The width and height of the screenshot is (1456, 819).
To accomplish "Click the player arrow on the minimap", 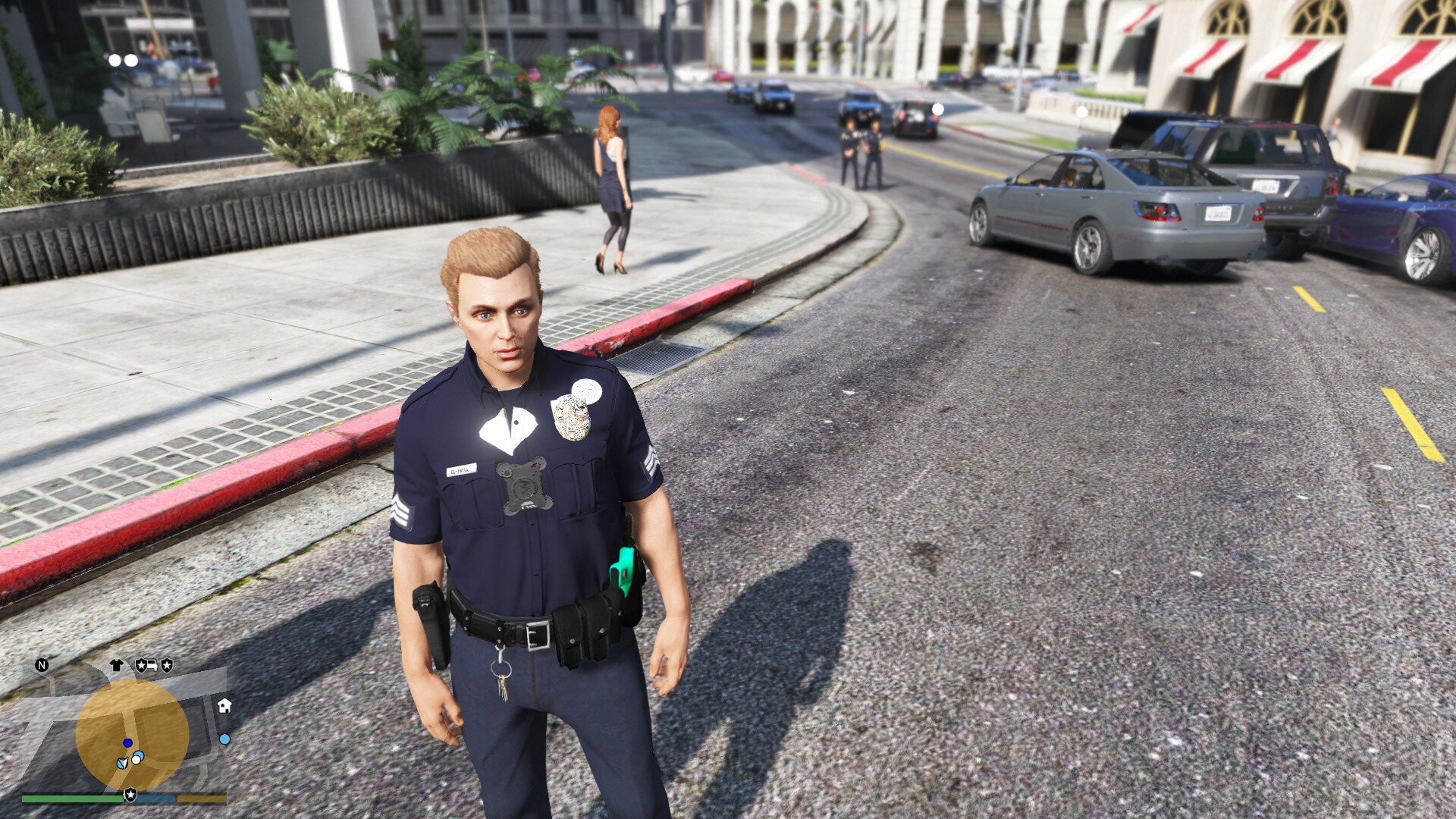I will coord(123,762).
